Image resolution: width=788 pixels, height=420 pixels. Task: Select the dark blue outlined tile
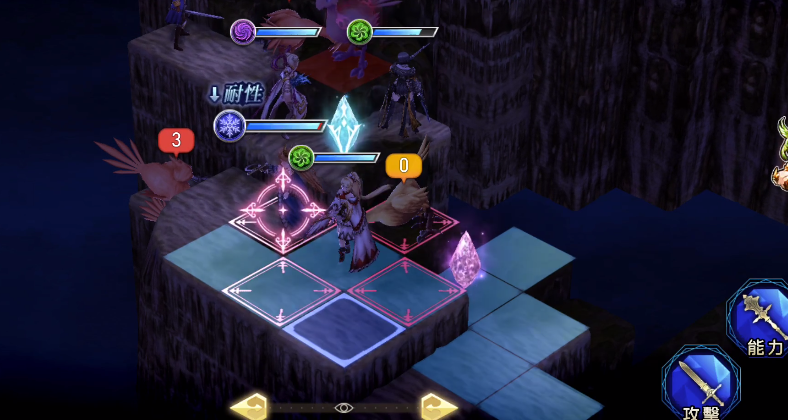click(343, 328)
